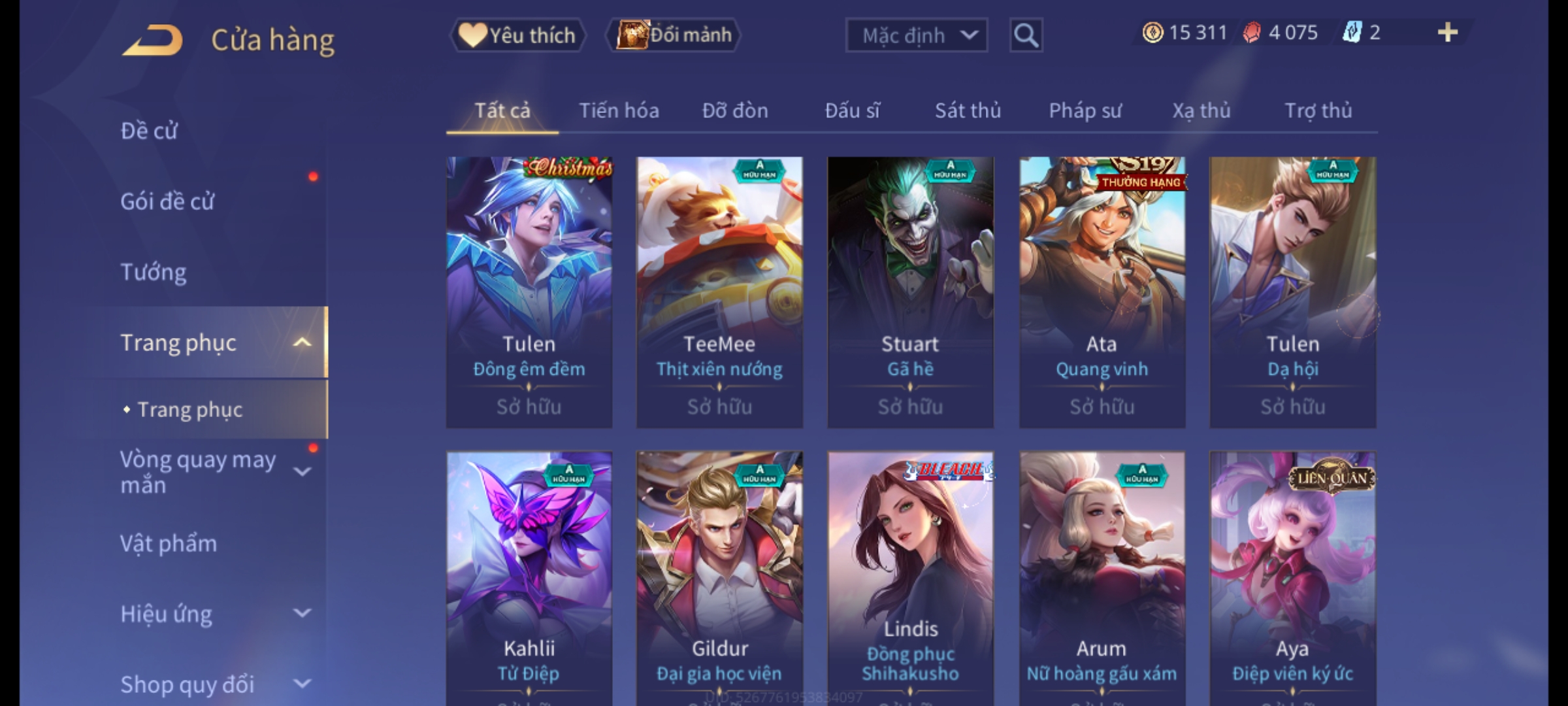
Task: Go back using the gold arrow button
Action: click(152, 40)
